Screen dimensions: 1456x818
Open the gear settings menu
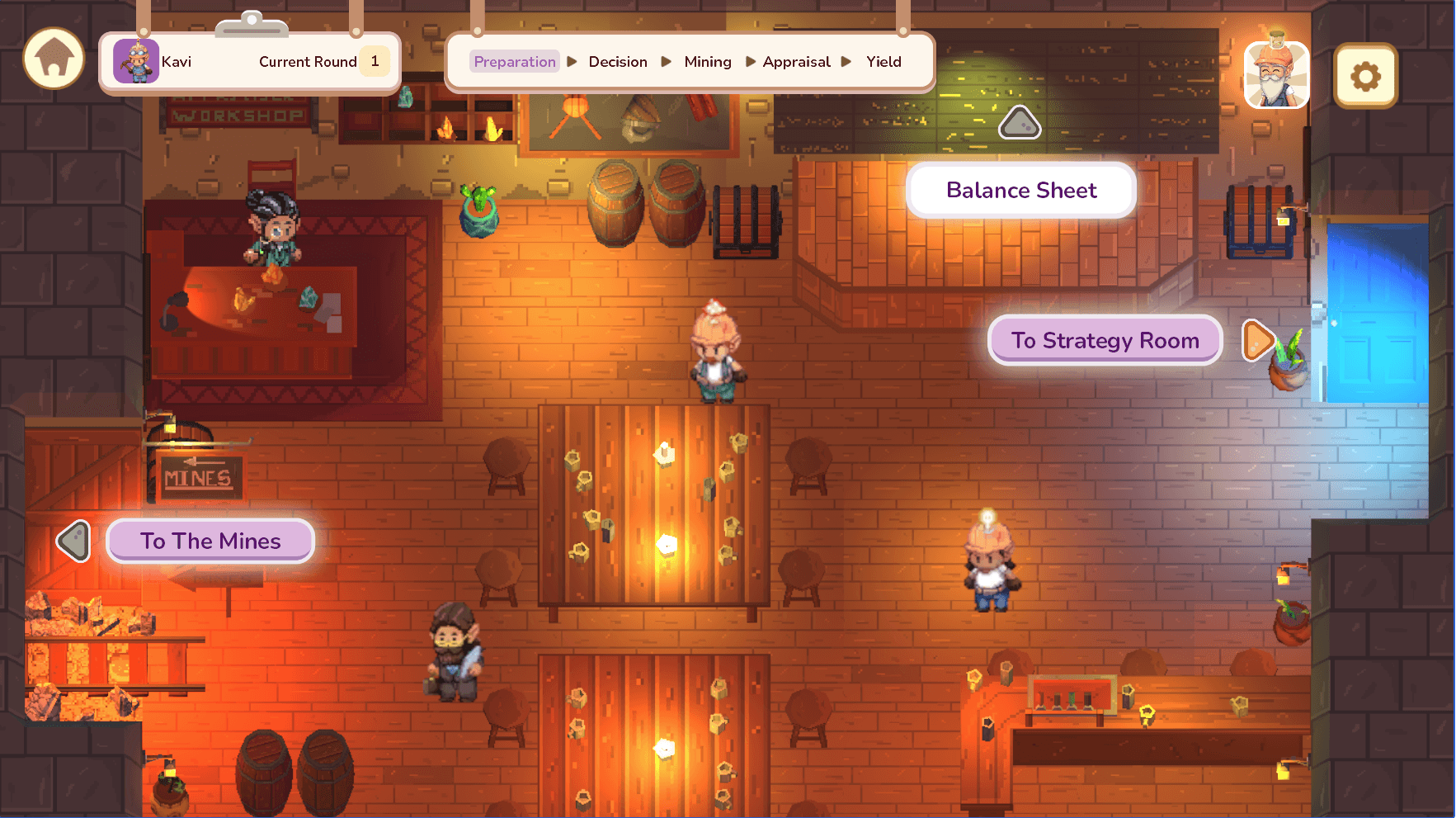pyautogui.click(x=1365, y=77)
